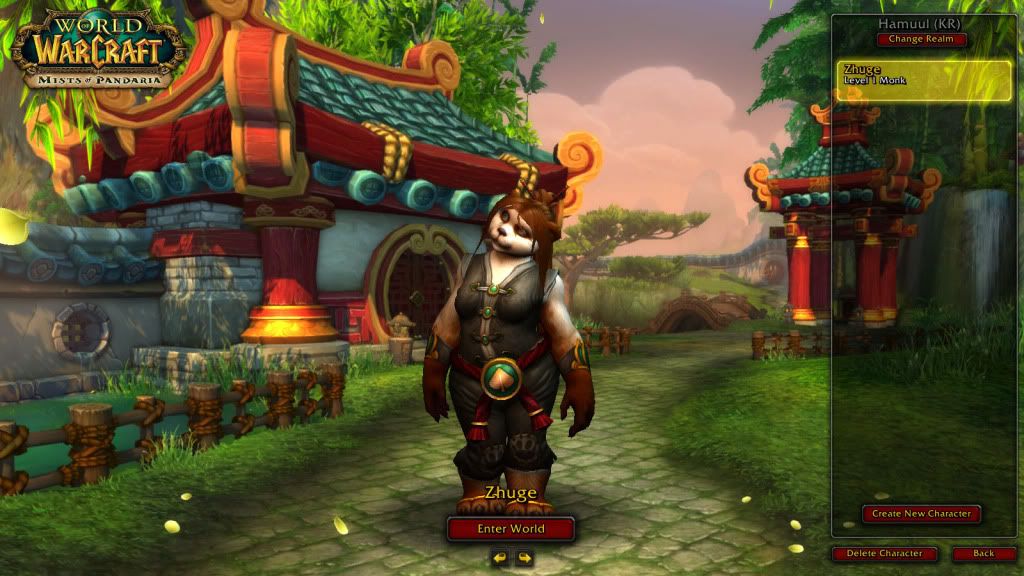Go back from character select
1024x576 pixels.
983,553
